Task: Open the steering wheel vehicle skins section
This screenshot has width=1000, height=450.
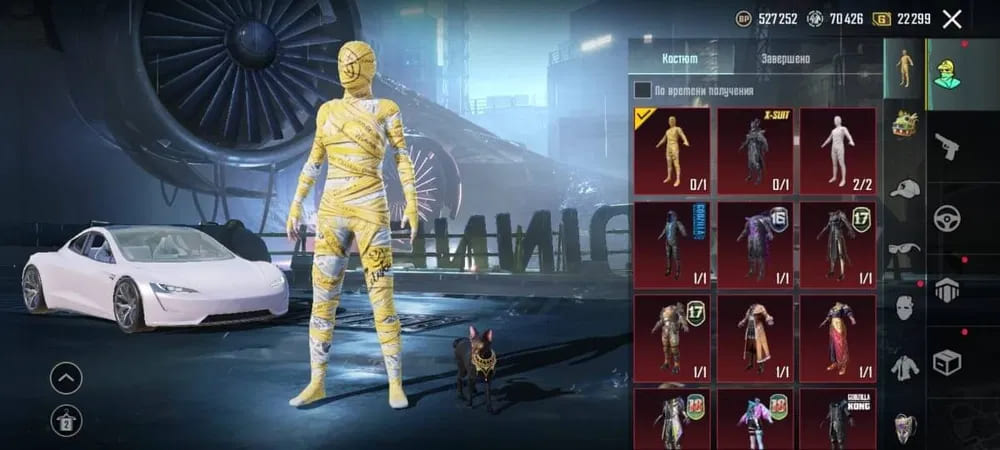Action: [x=946, y=218]
